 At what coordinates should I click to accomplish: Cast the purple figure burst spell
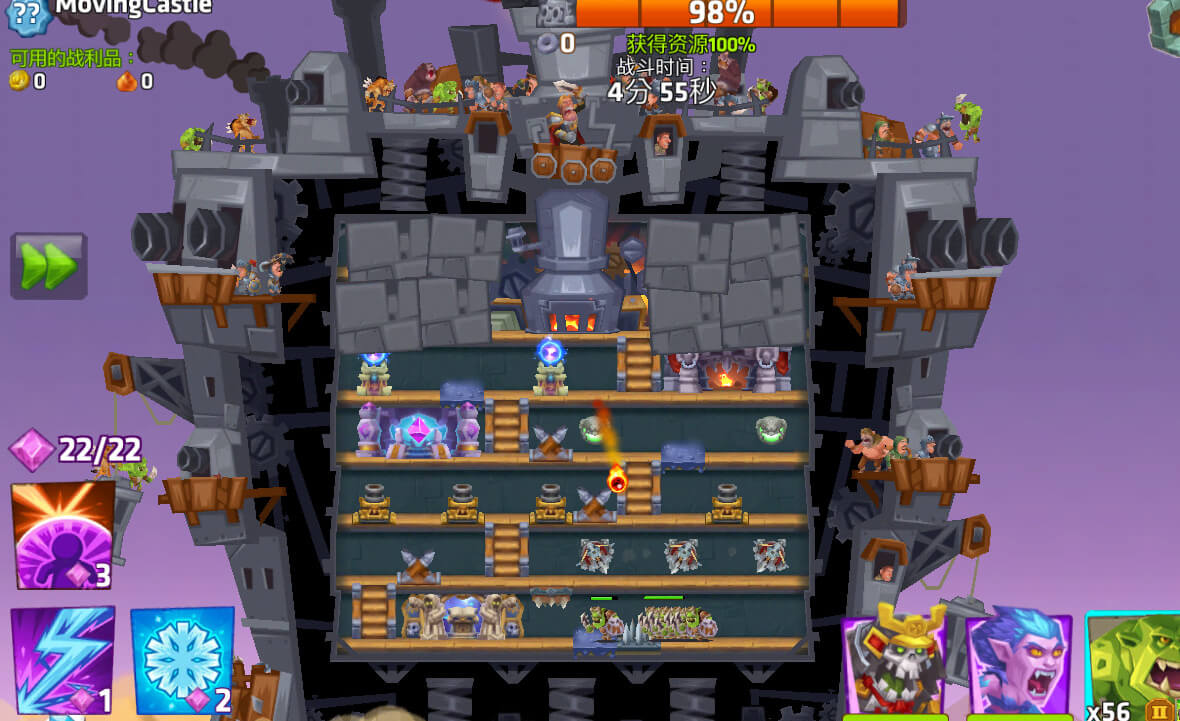pos(62,536)
